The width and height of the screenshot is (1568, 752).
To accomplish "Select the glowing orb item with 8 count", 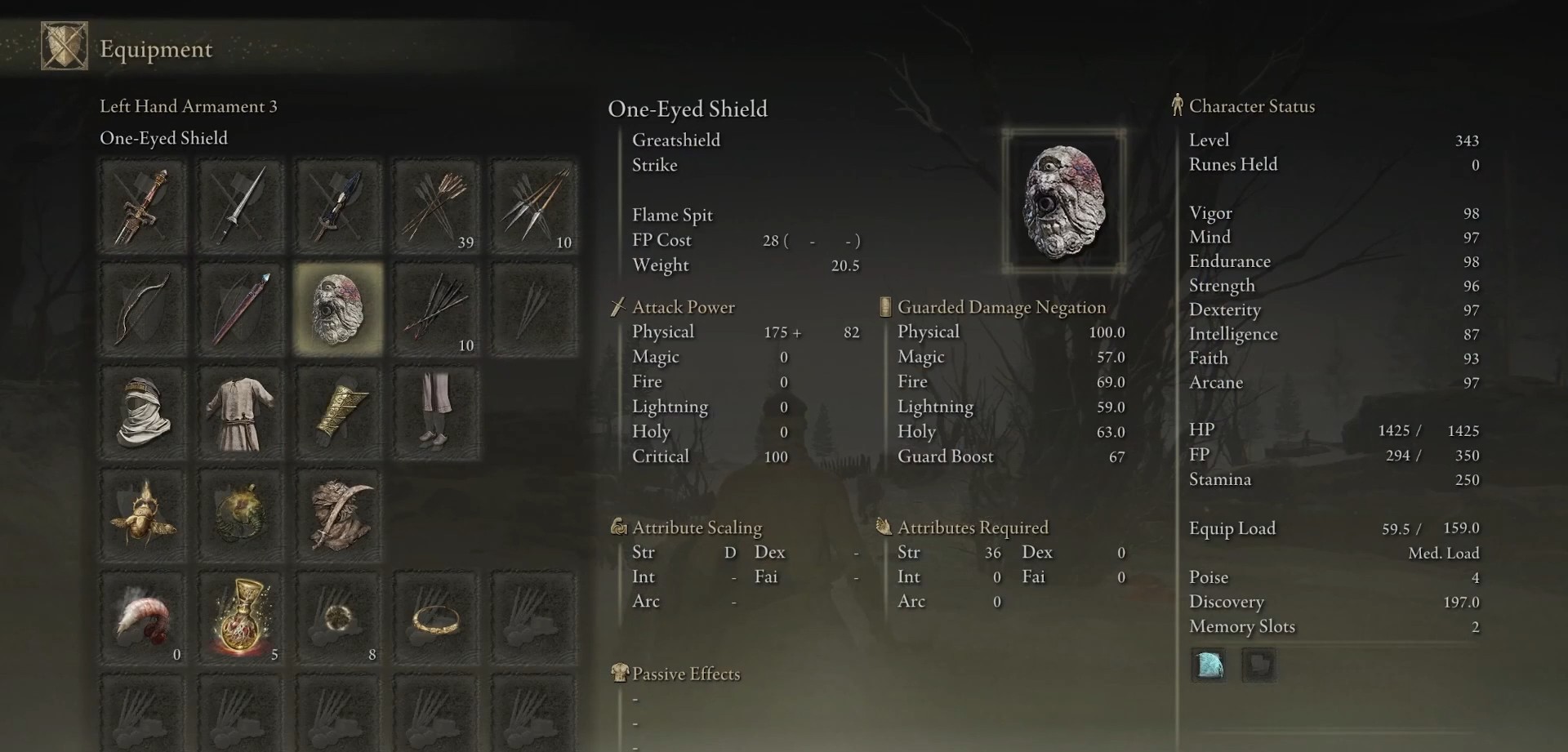I will [339, 619].
